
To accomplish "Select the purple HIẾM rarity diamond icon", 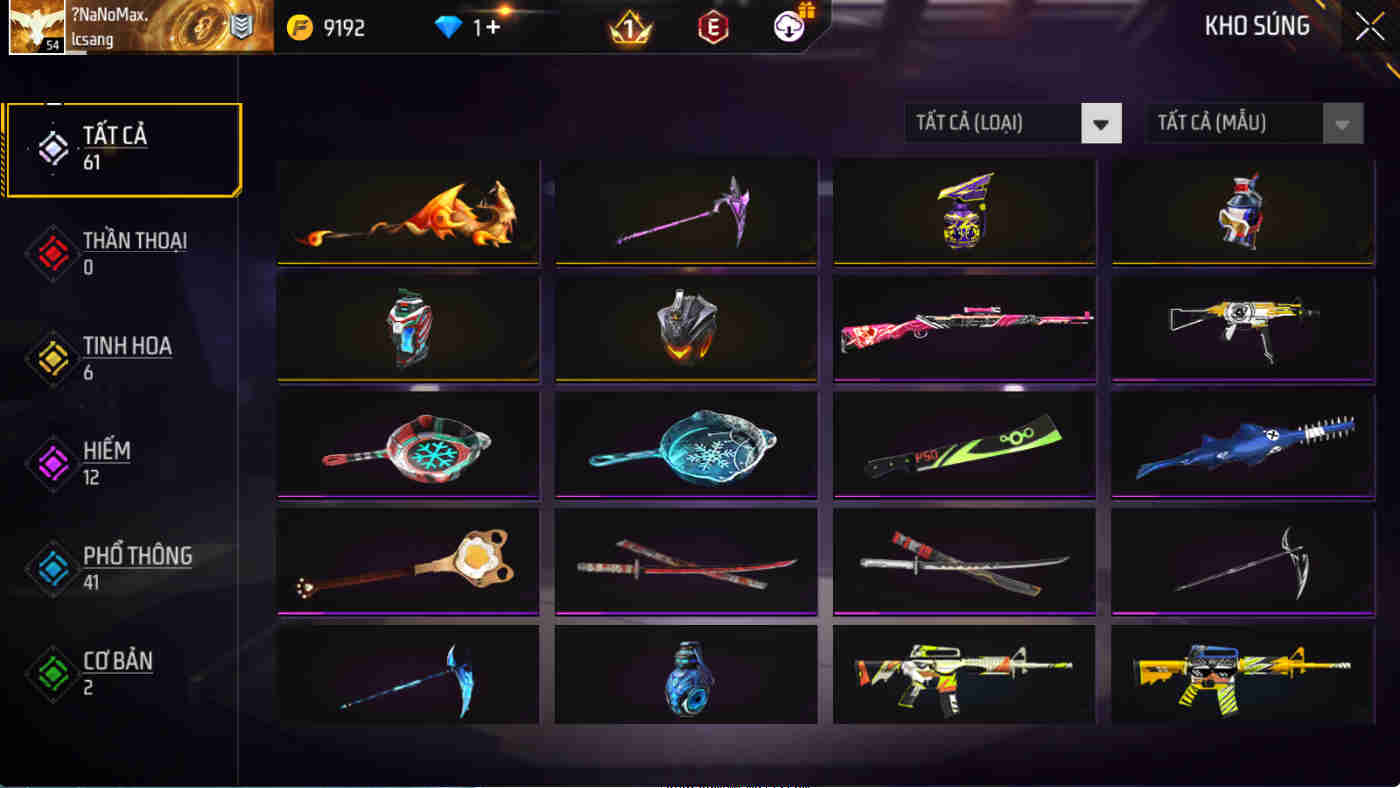I will (52, 462).
